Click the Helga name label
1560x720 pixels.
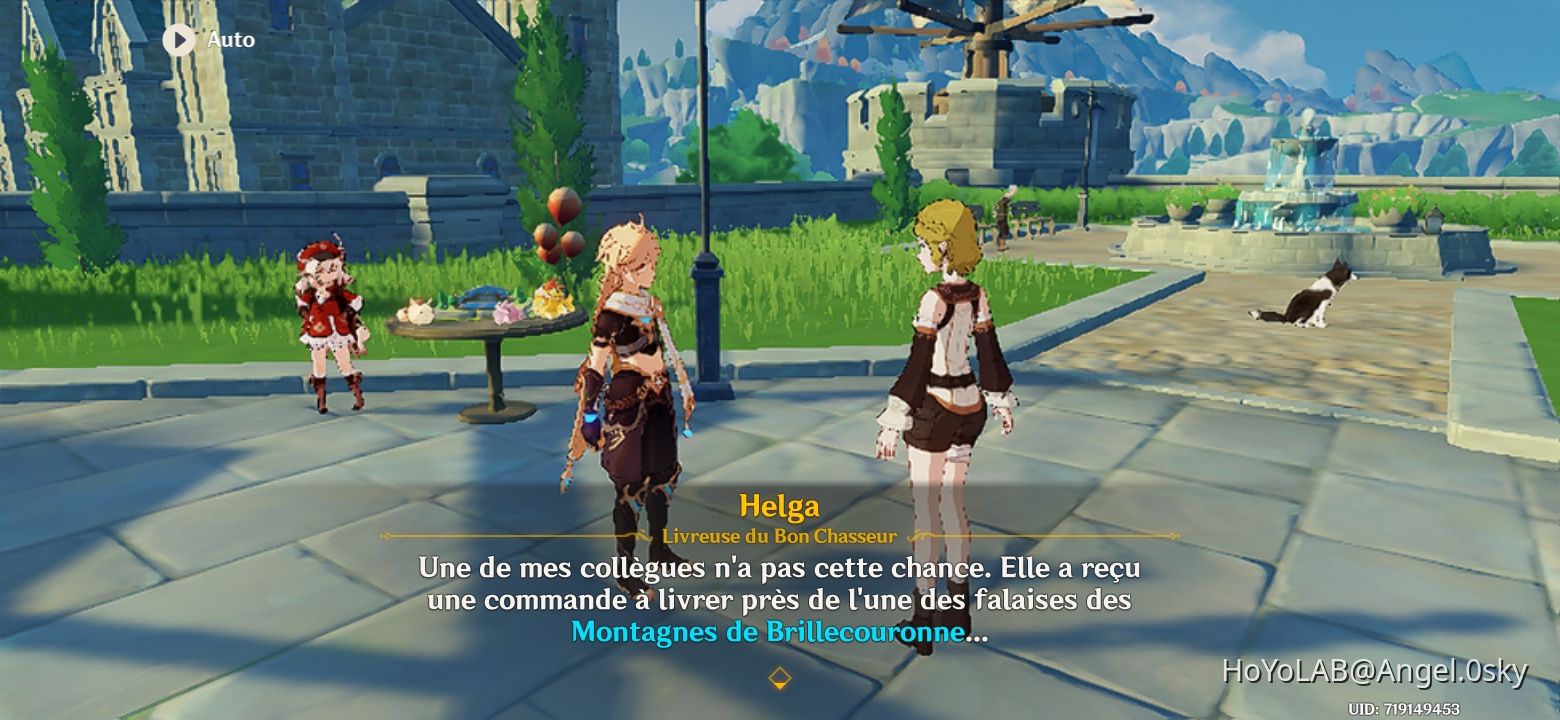[781, 507]
